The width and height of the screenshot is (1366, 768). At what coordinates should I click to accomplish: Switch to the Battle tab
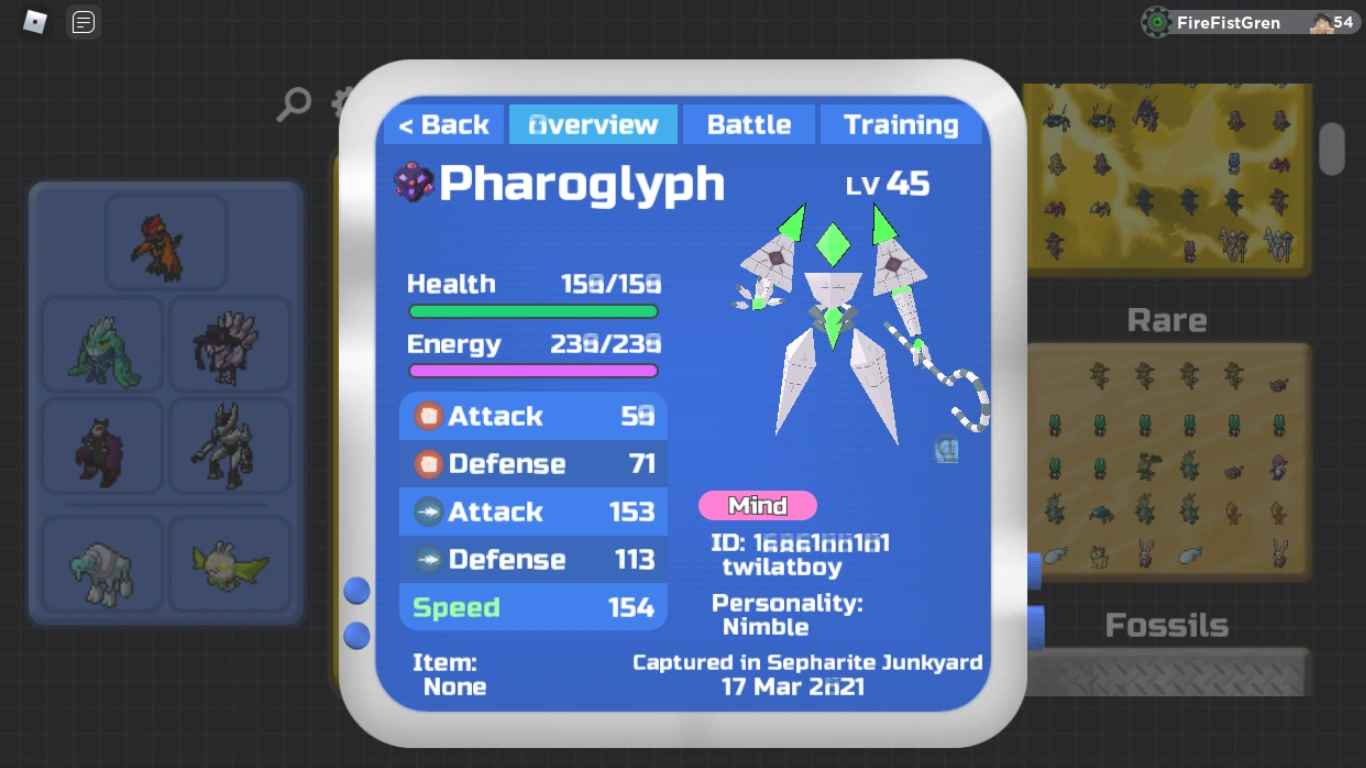748,124
